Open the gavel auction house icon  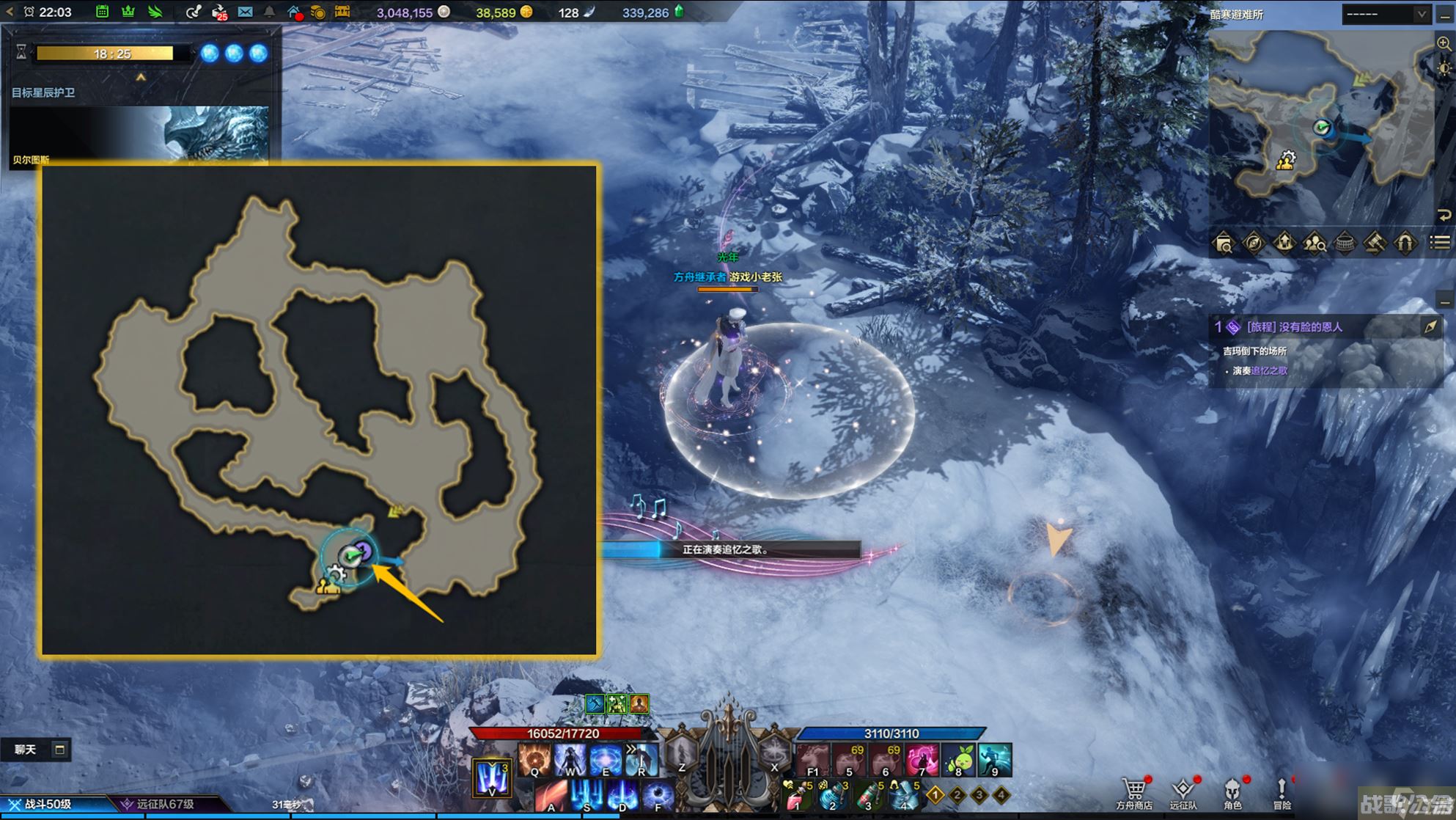[x=1375, y=243]
